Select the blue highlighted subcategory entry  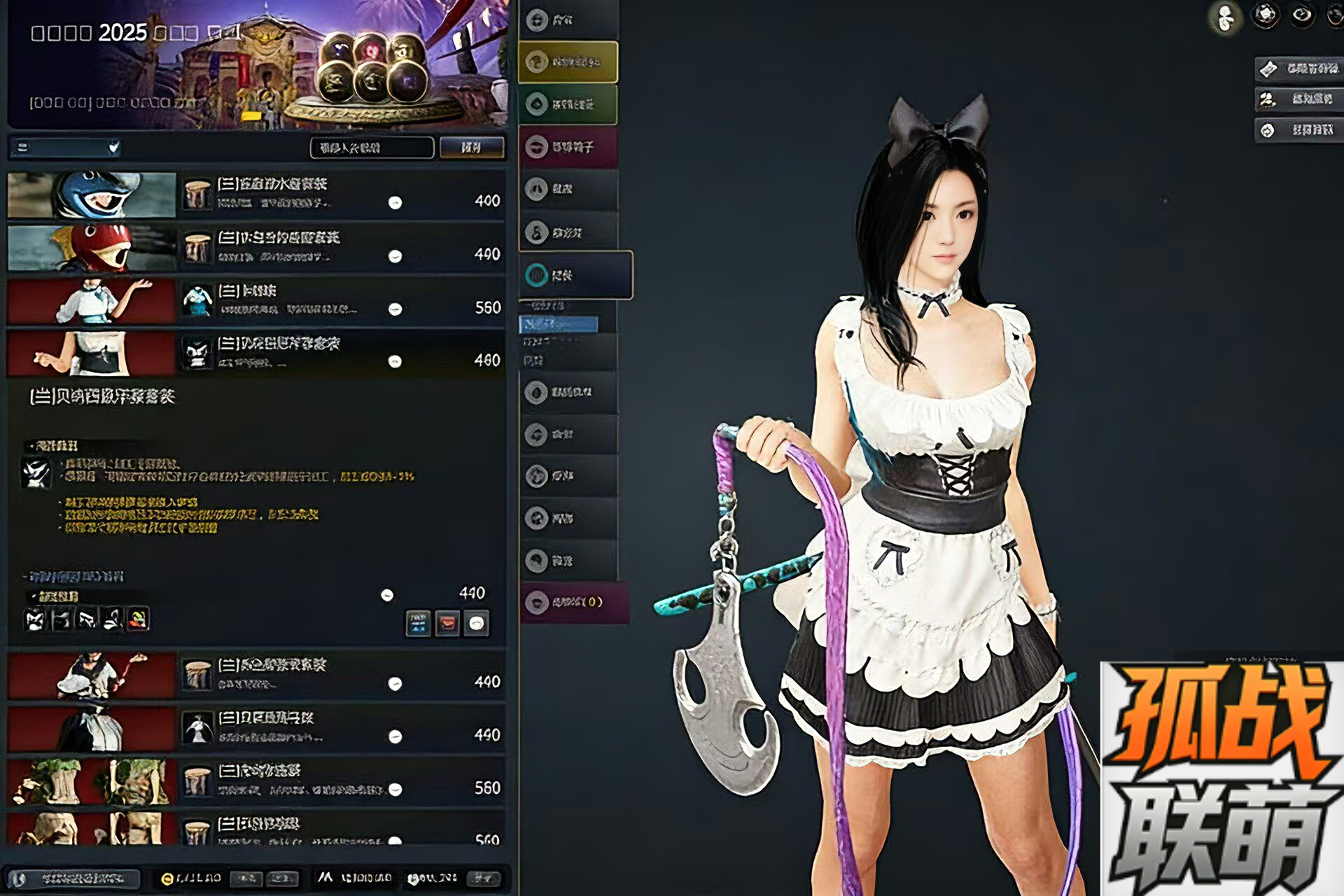[x=558, y=324]
